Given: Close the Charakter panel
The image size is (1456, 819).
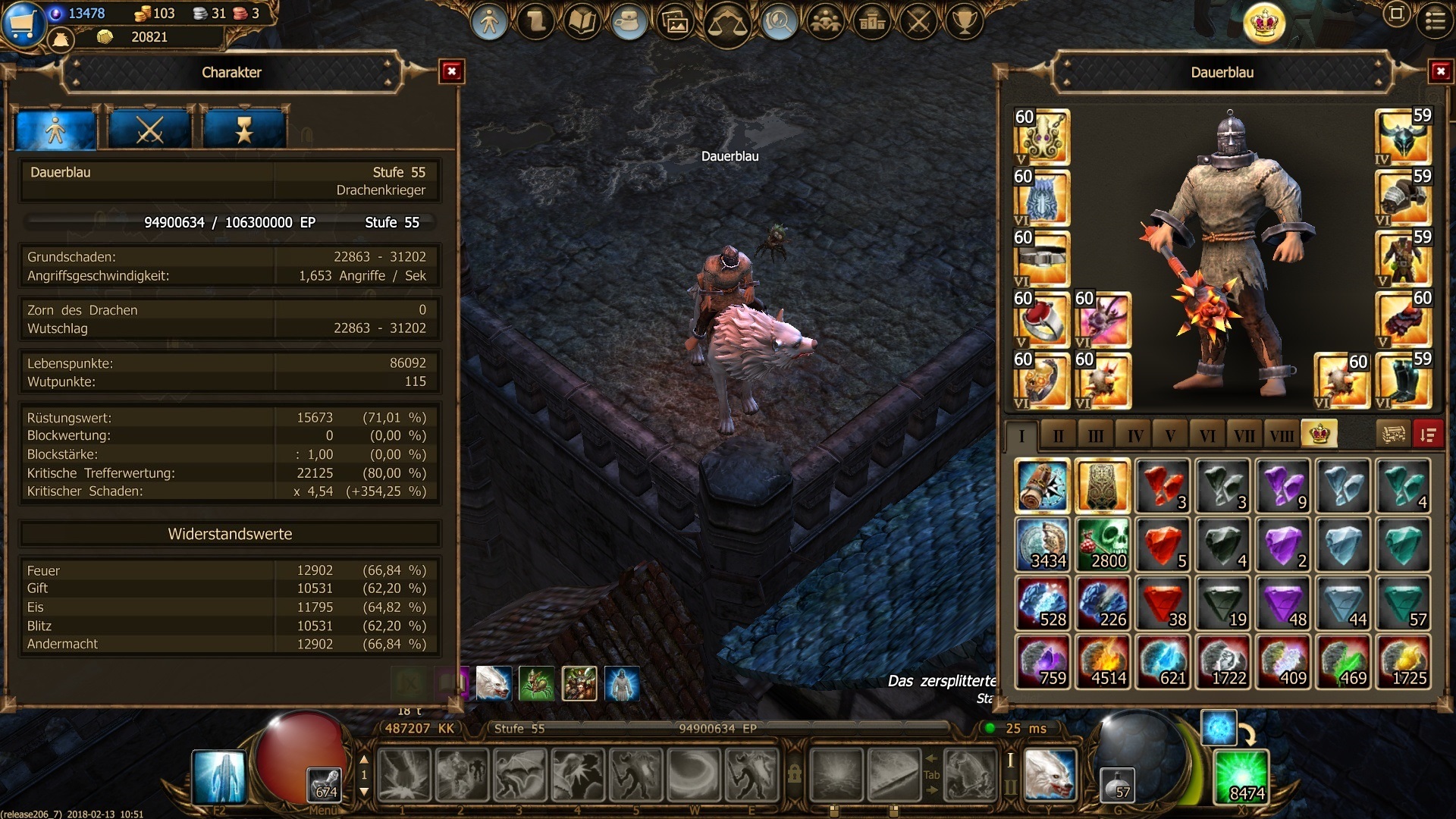Looking at the screenshot, I should pyautogui.click(x=451, y=72).
